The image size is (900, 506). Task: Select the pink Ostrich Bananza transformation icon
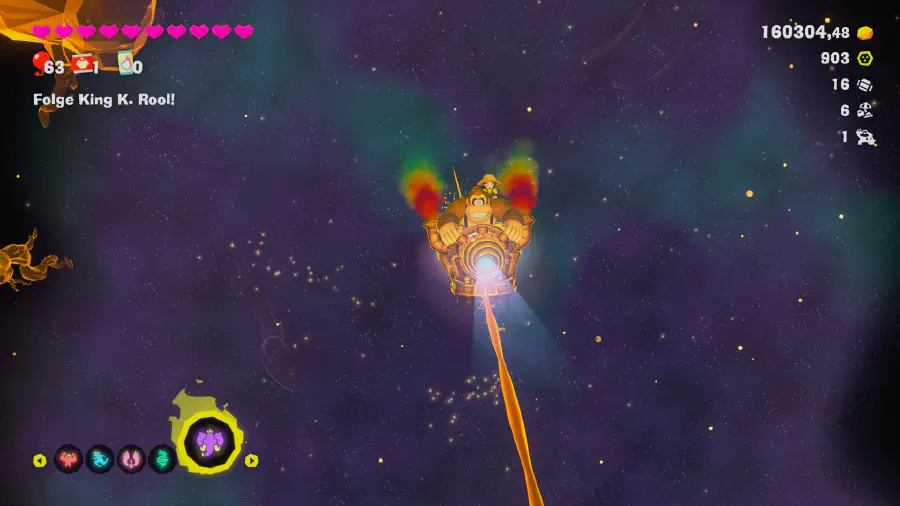(x=132, y=460)
